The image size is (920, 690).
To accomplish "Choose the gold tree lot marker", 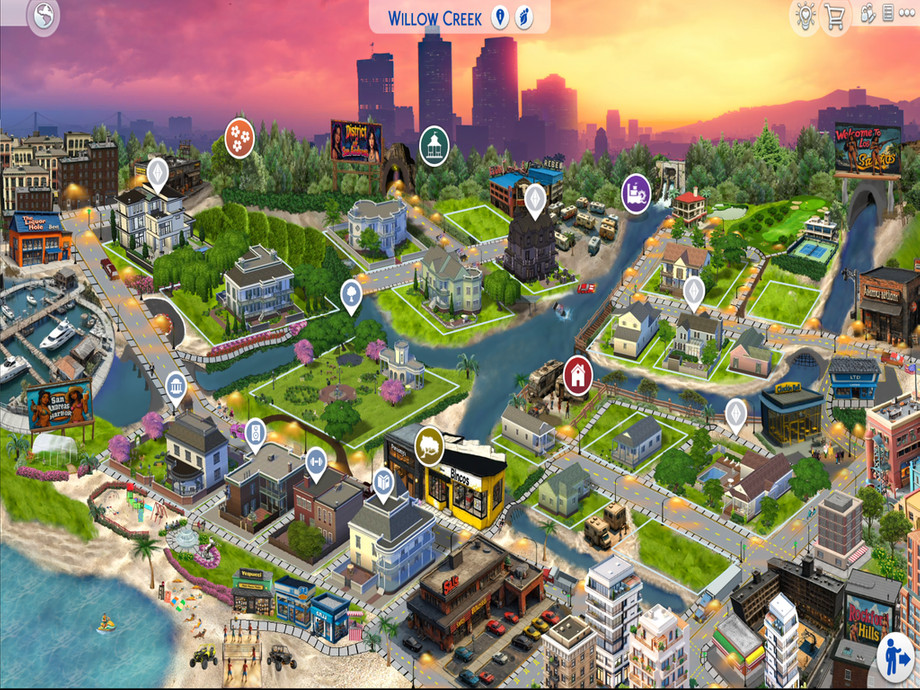I will tap(429, 444).
